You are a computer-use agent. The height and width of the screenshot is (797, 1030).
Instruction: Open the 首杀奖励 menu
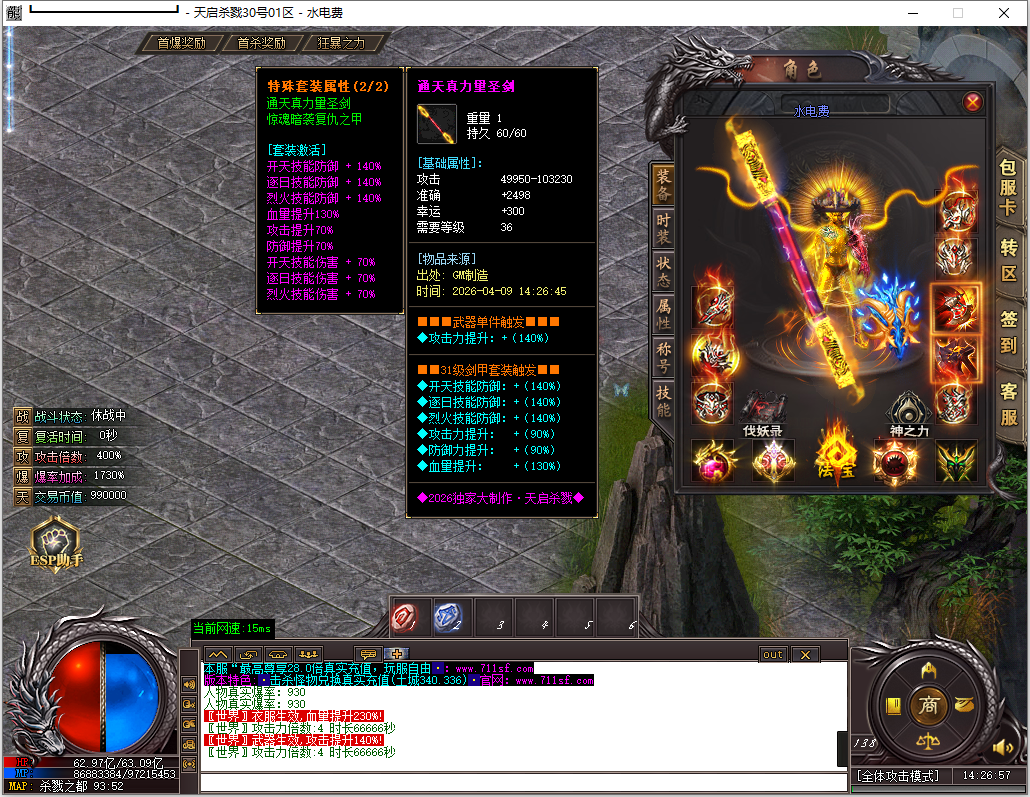[261, 43]
